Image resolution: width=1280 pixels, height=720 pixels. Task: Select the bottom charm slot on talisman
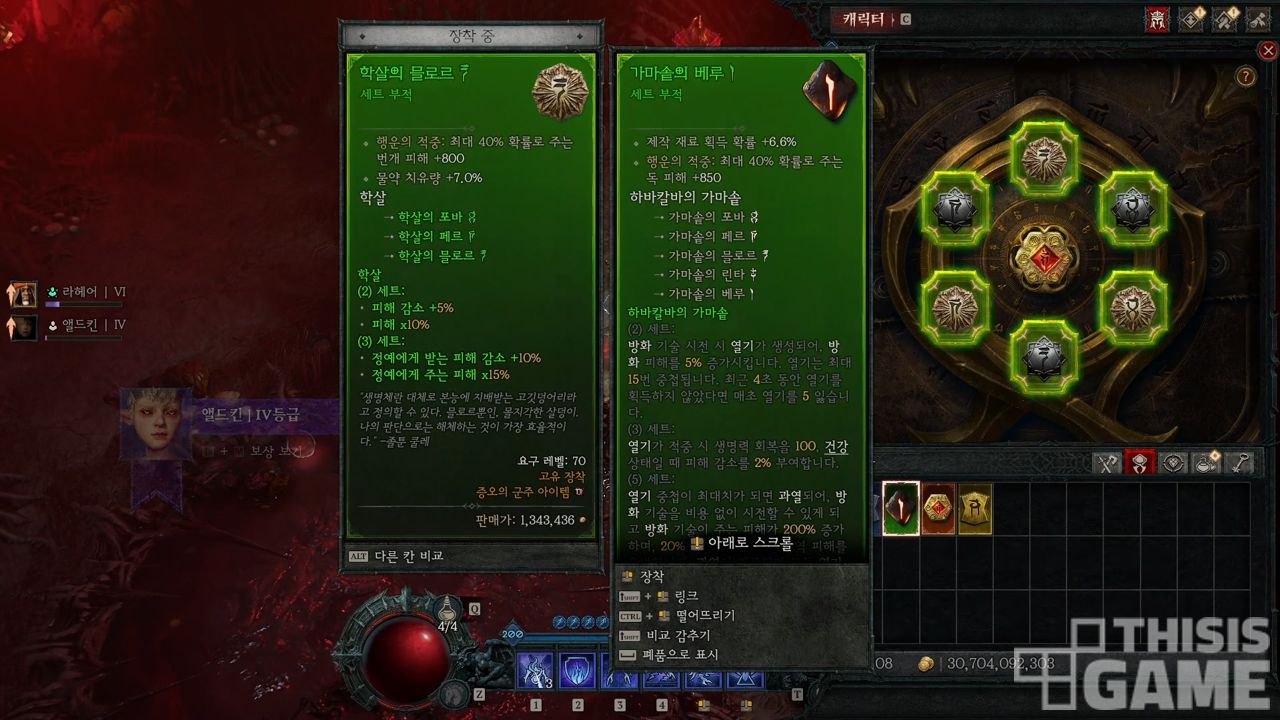point(1043,355)
